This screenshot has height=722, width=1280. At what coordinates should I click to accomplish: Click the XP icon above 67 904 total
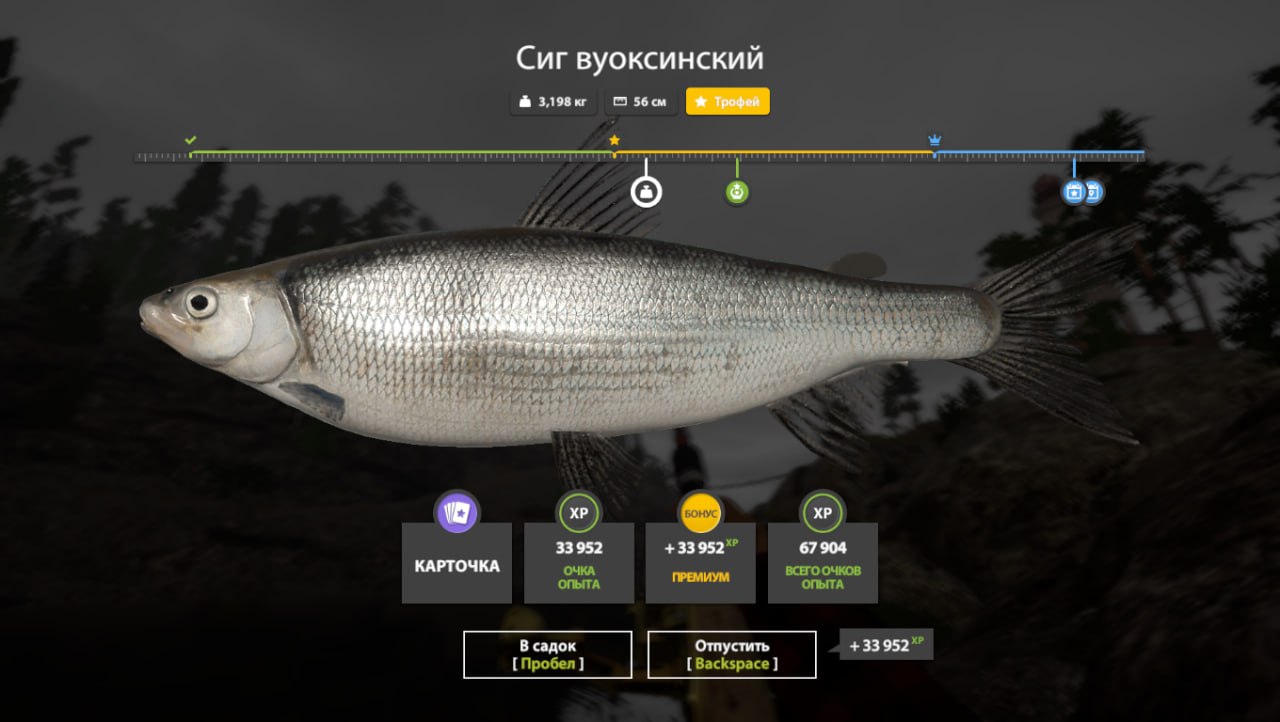(822, 511)
